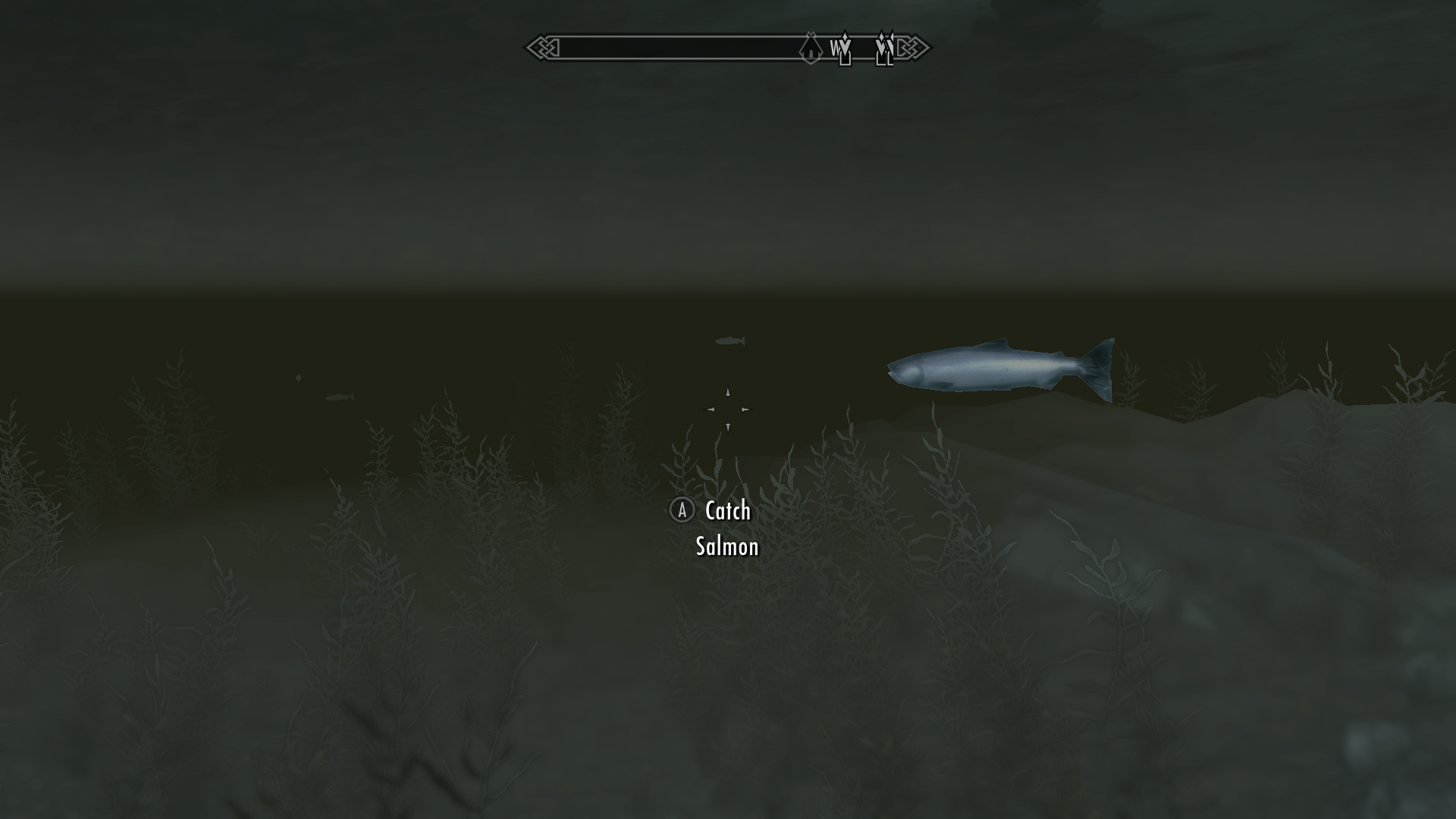Toggle the lower arrow of the sneak indicator
Viewport: 1456px width, 819px height.
click(x=728, y=427)
